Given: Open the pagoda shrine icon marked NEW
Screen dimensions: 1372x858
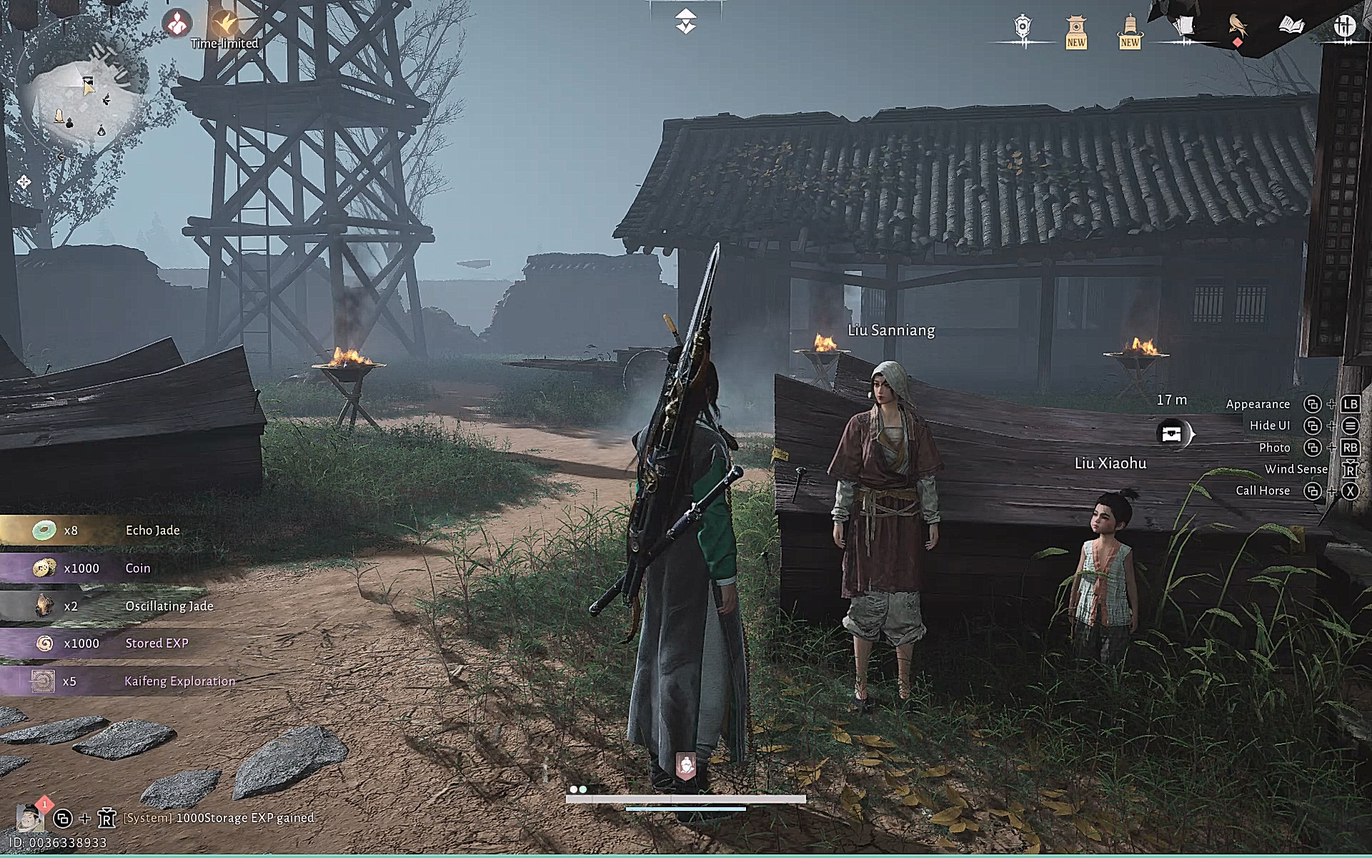Looking at the screenshot, I should click(1076, 30).
